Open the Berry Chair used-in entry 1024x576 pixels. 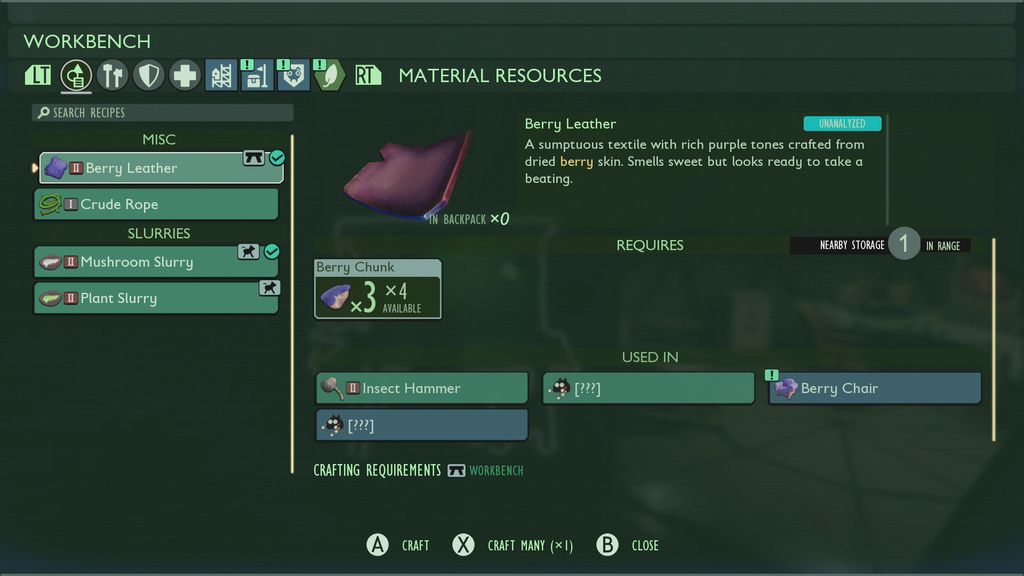[875, 388]
